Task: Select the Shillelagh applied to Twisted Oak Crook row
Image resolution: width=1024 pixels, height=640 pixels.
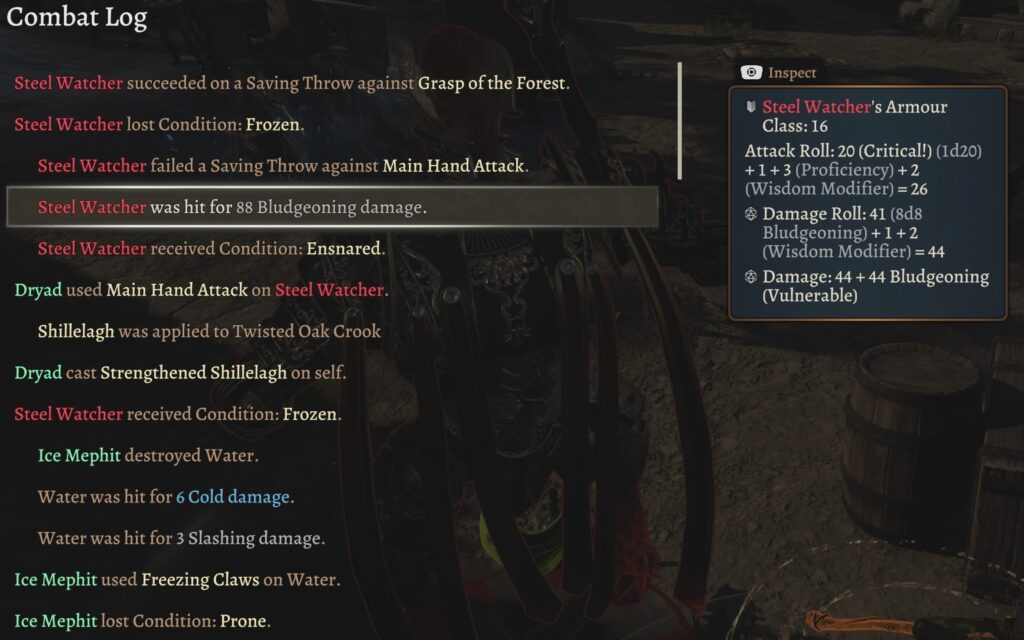Action: click(x=209, y=331)
